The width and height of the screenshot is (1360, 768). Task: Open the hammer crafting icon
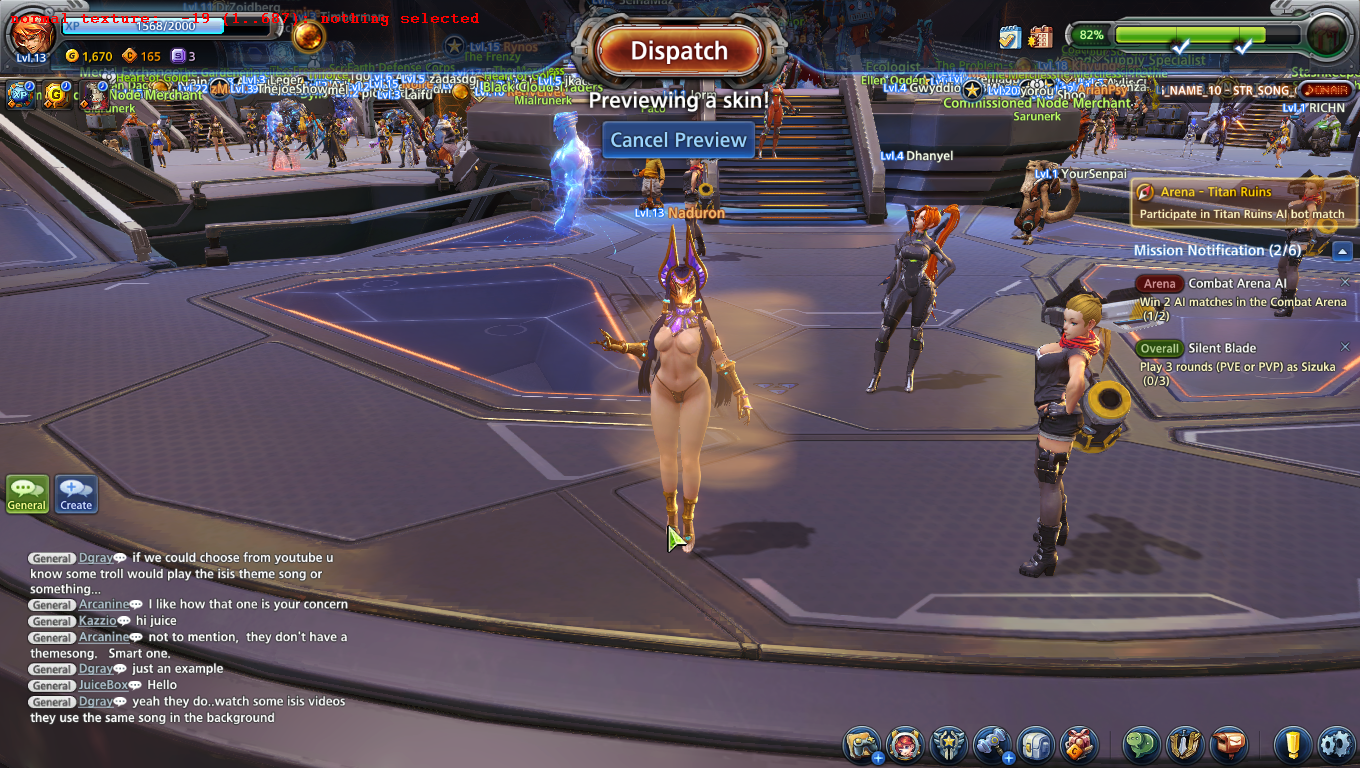(x=992, y=745)
